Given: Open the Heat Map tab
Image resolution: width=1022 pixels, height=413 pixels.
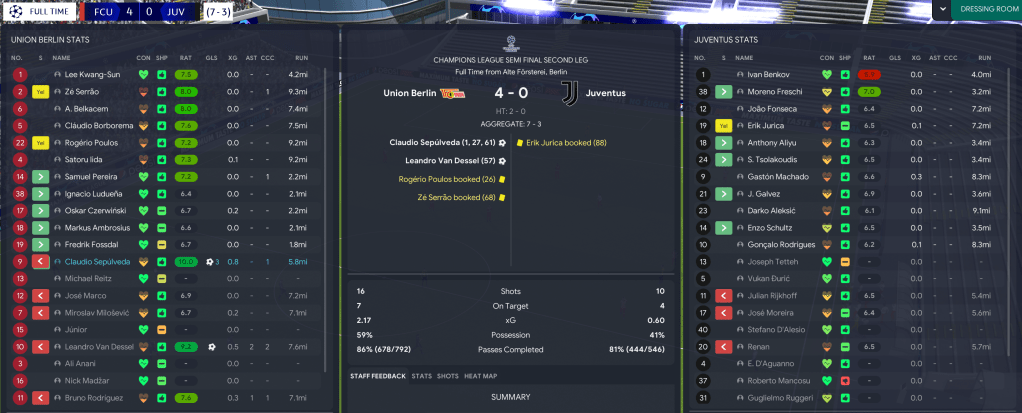Looking at the screenshot, I should pyautogui.click(x=480, y=376).
